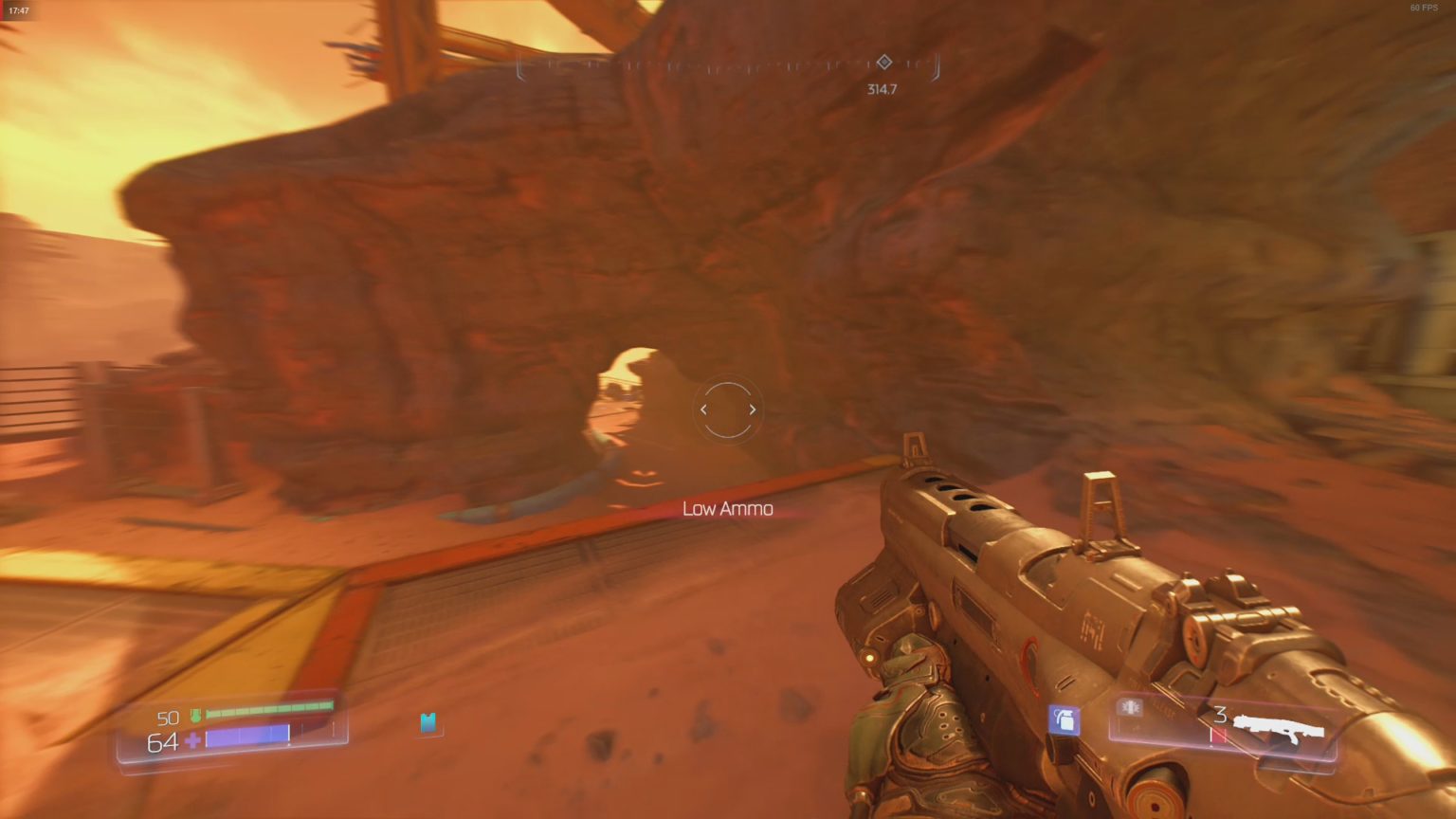Select the weapon mod icon beside the ammo panel
This screenshot has height=819, width=1456.
click(x=1128, y=707)
